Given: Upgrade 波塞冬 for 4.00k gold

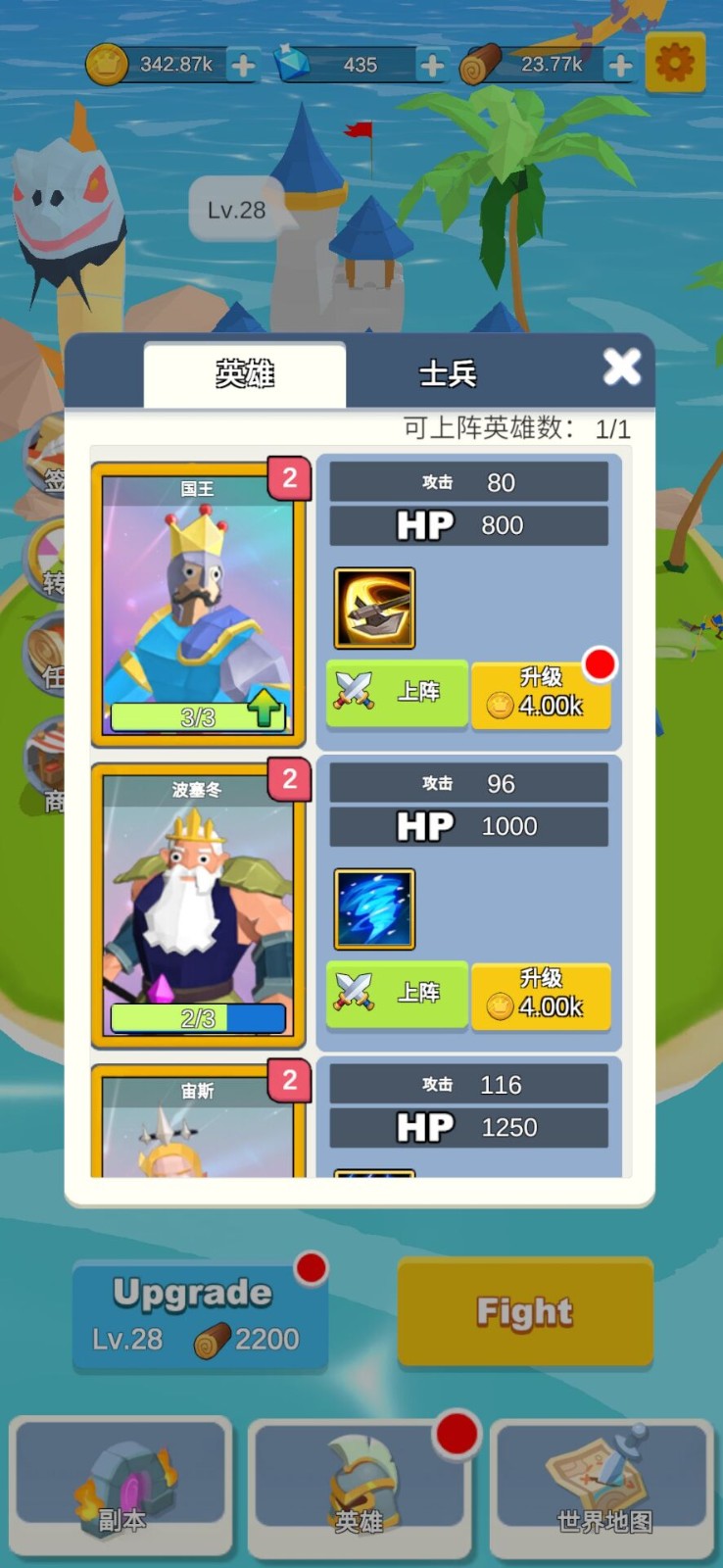Looking at the screenshot, I should pos(541,995).
